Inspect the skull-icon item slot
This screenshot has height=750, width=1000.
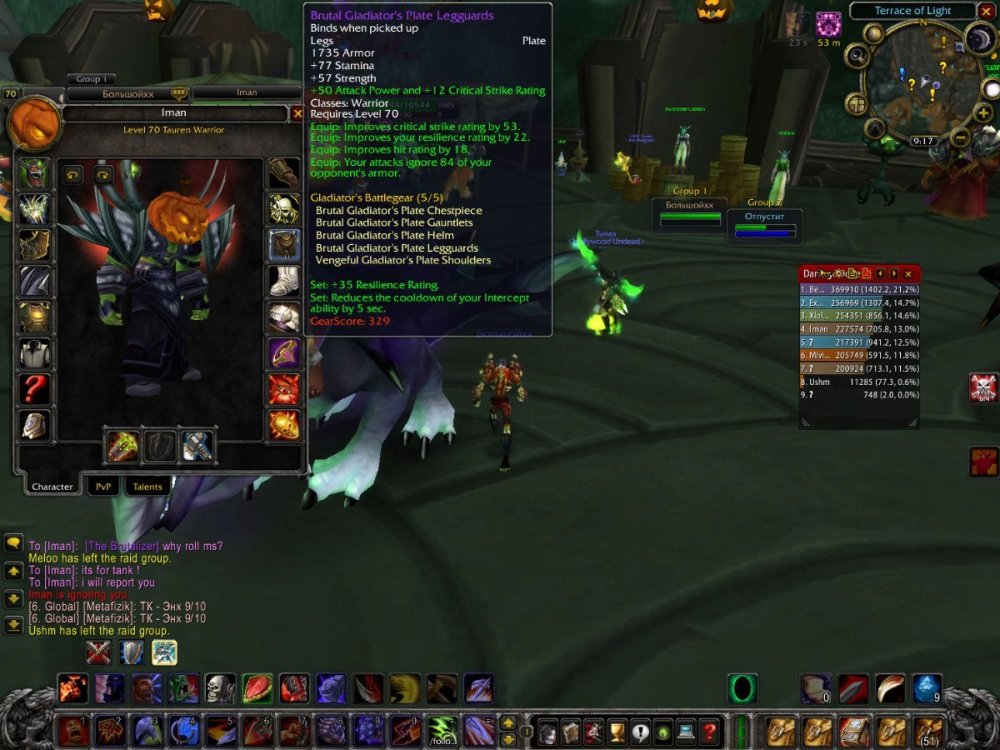pyautogui.click(x=284, y=208)
